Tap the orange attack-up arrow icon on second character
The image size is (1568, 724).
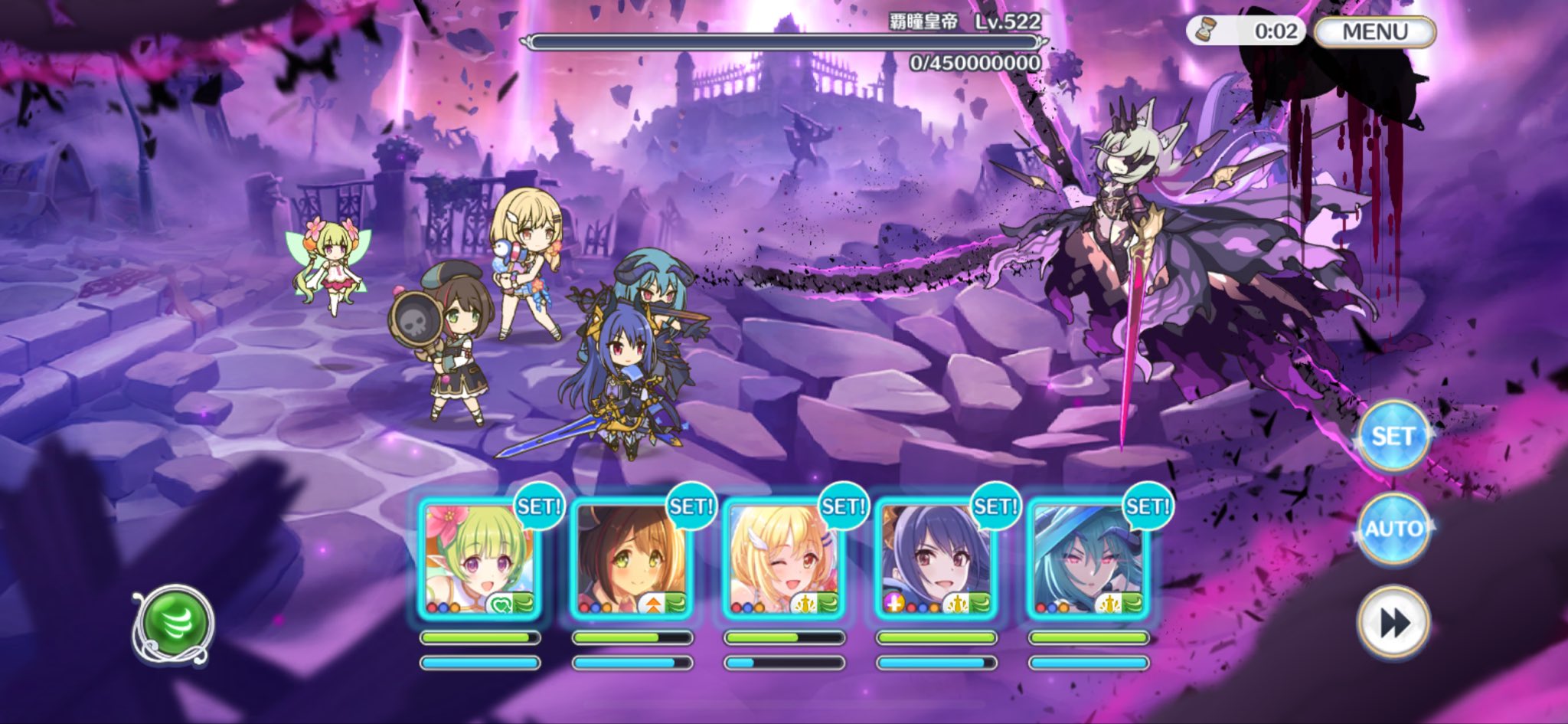point(652,604)
